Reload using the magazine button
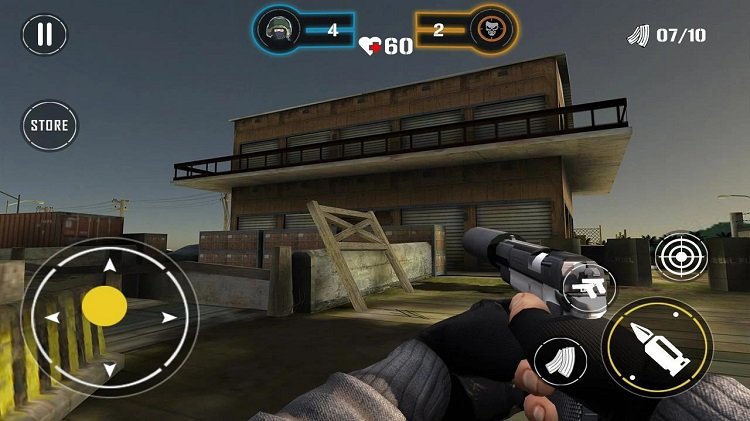 (560, 361)
